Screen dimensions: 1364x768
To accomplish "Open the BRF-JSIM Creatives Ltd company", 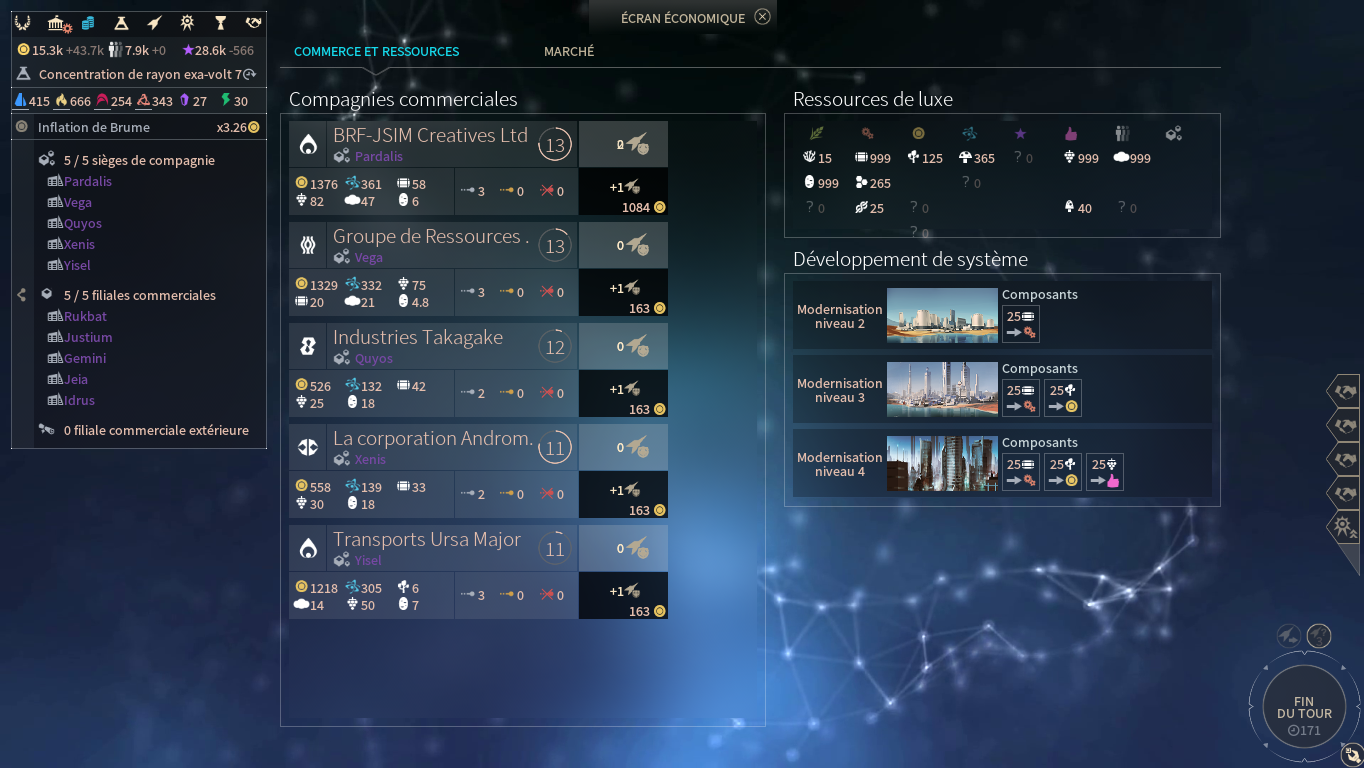I will [x=430, y=136].
